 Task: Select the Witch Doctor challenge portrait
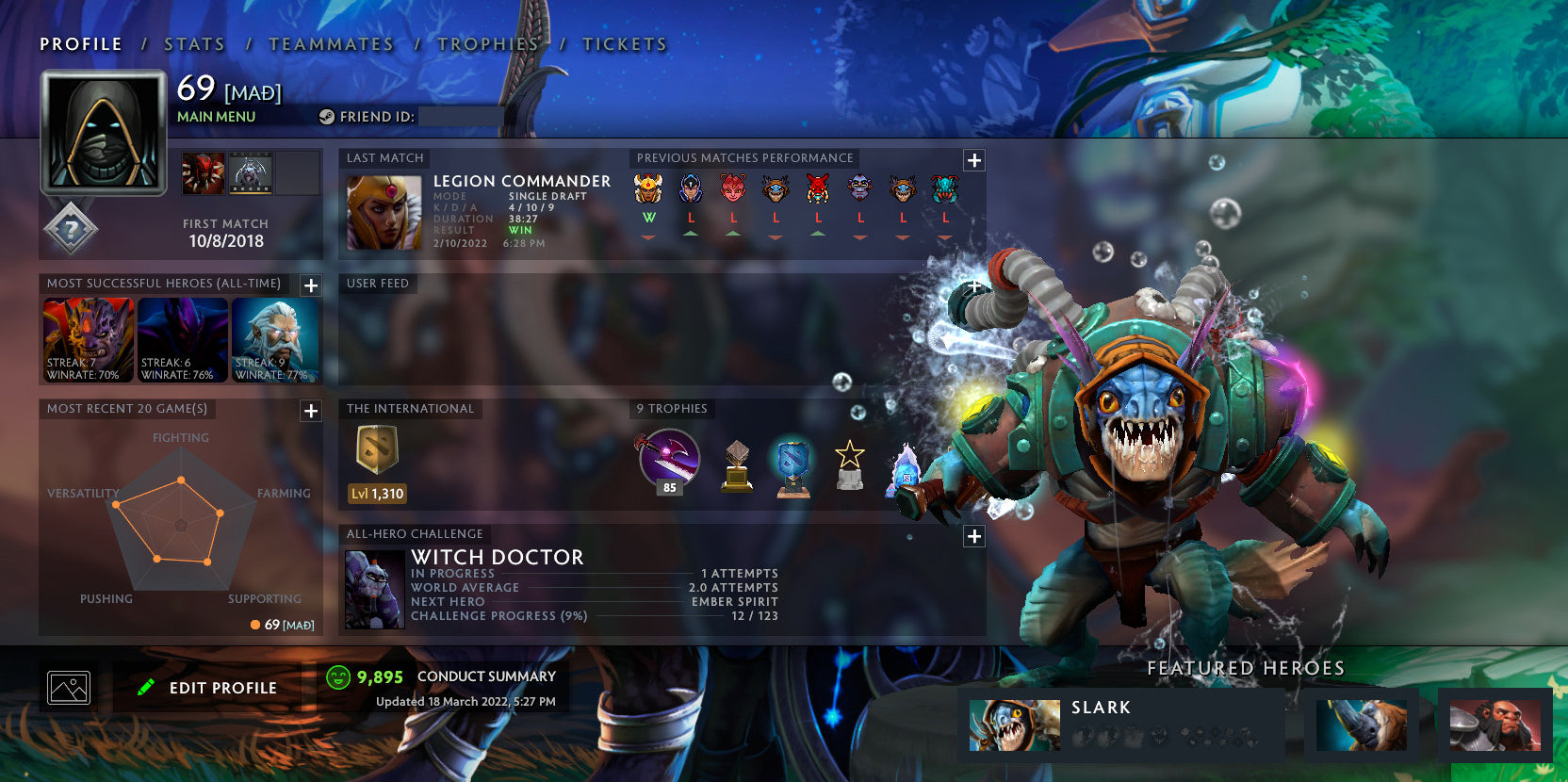373,589
